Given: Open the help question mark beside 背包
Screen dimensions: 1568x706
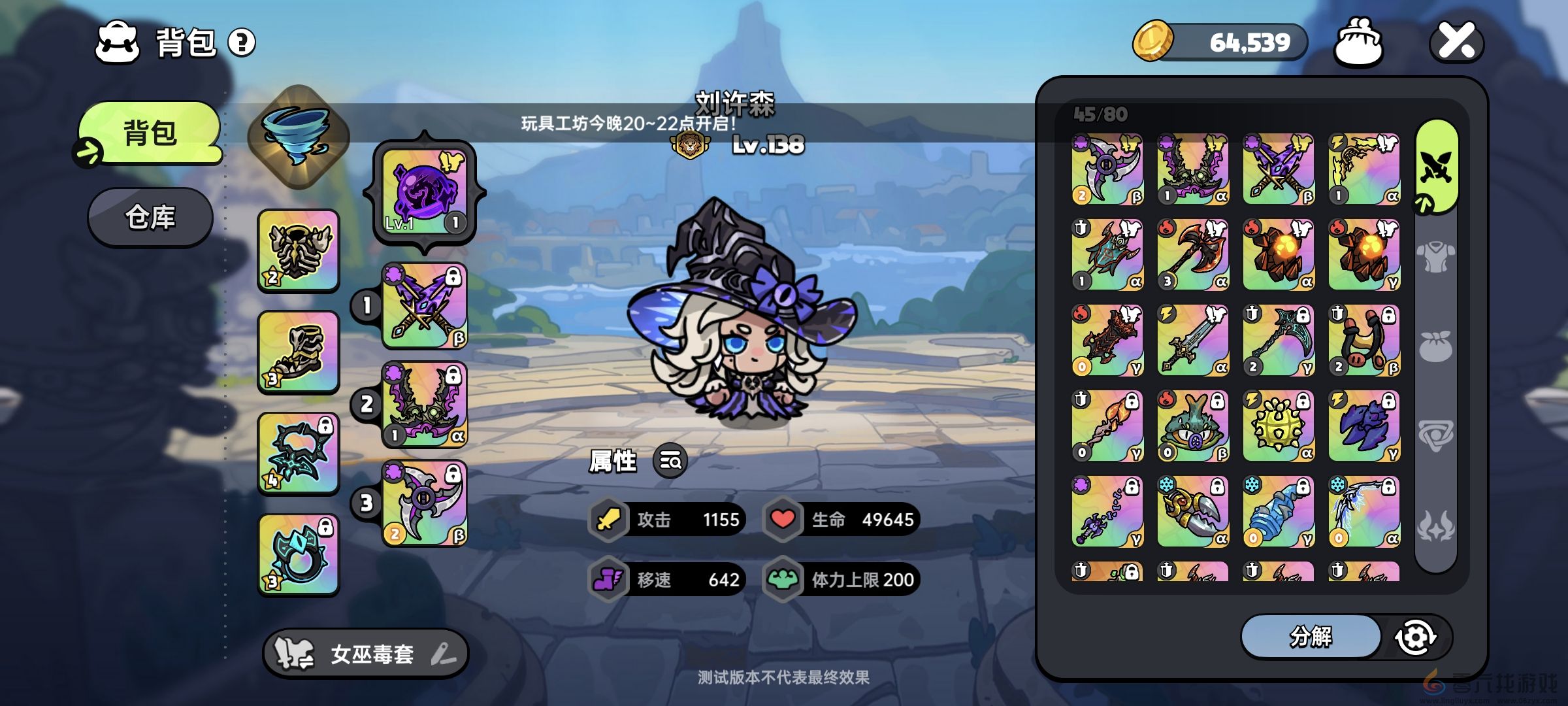Looking at the screenshot, I should point(242,43).
